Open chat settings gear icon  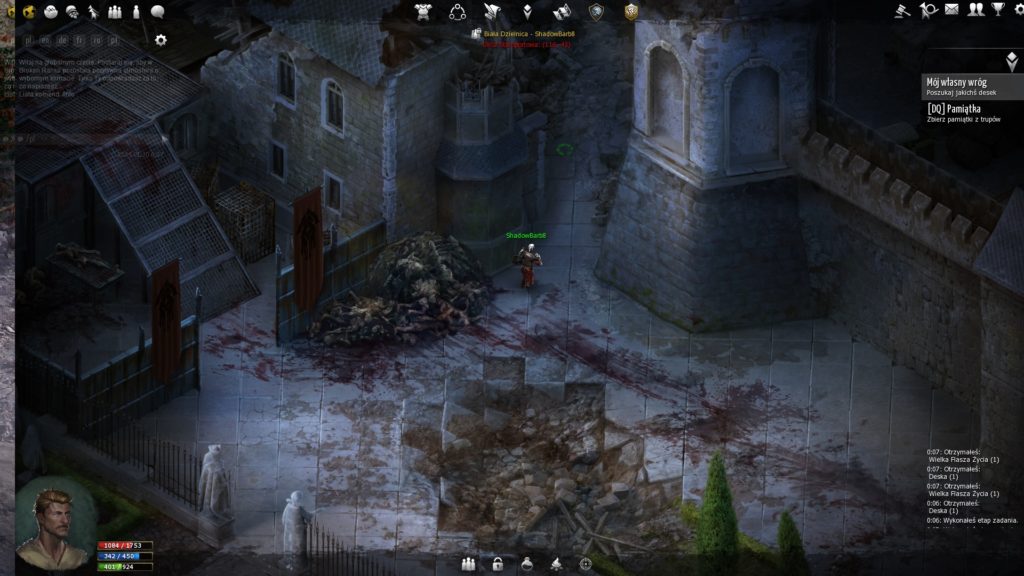[160, 40]
